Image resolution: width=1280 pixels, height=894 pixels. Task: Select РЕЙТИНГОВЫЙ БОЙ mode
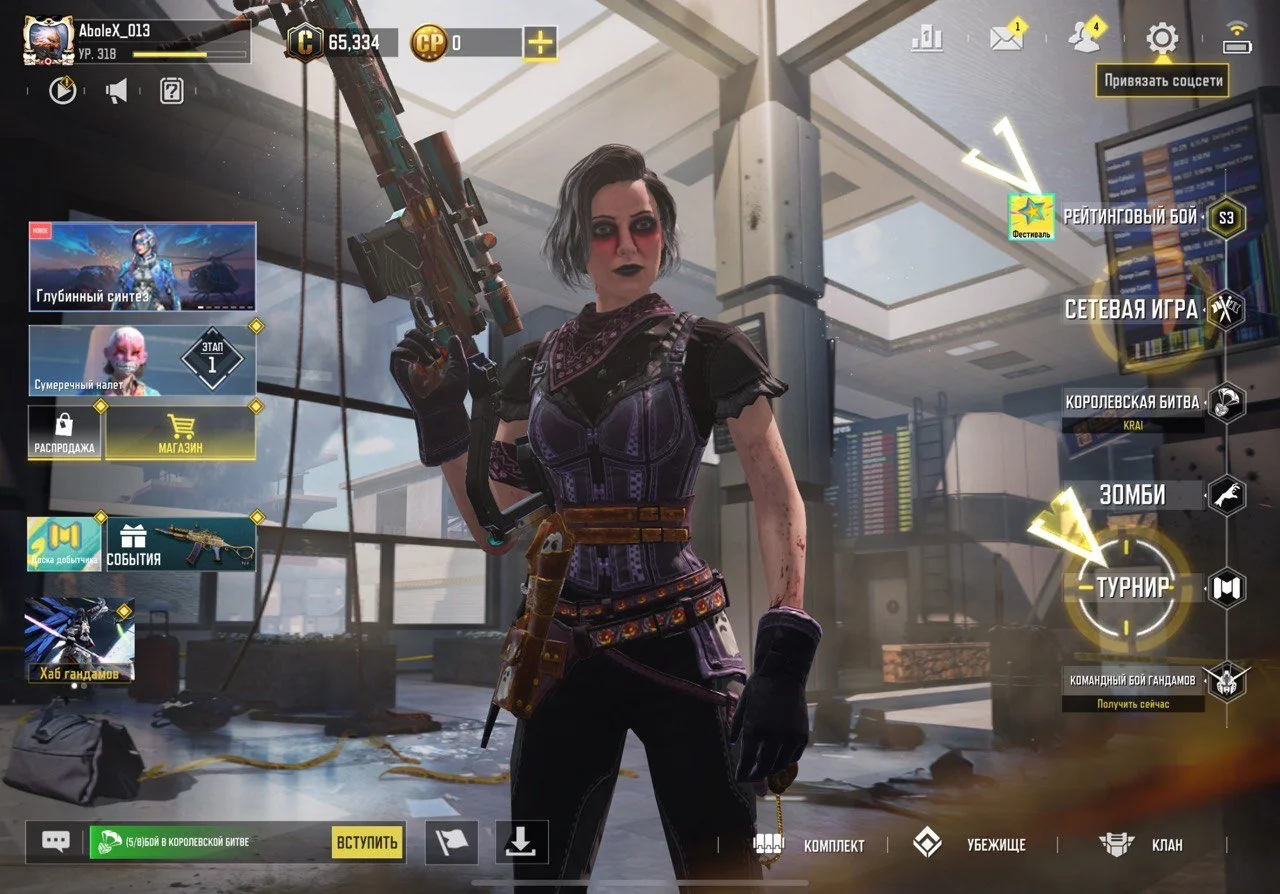point(1130,216)
